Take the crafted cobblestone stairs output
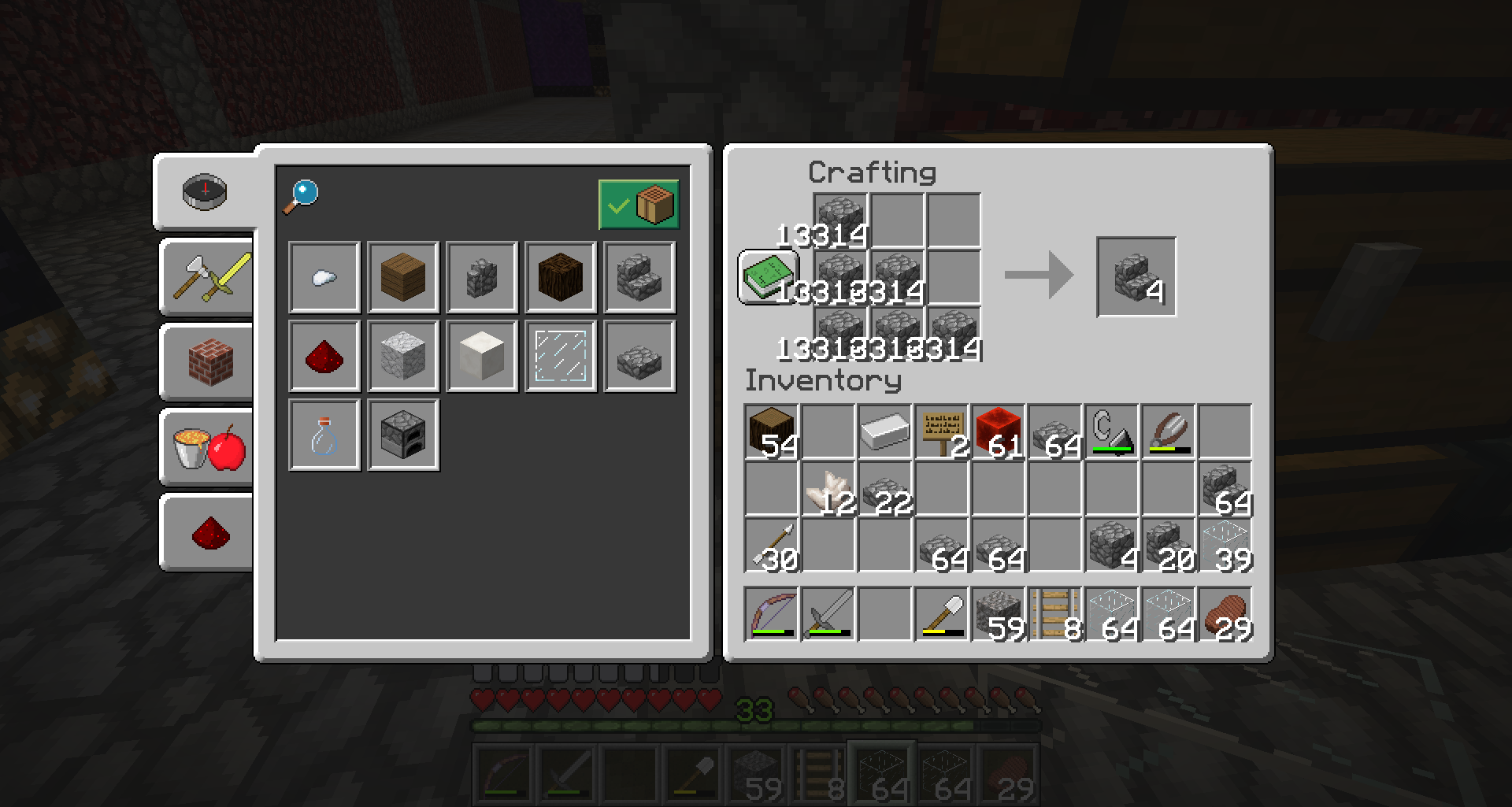The width and height of the screenshot is (1512, 807). pyautogui.click(x=1136, y=276)
